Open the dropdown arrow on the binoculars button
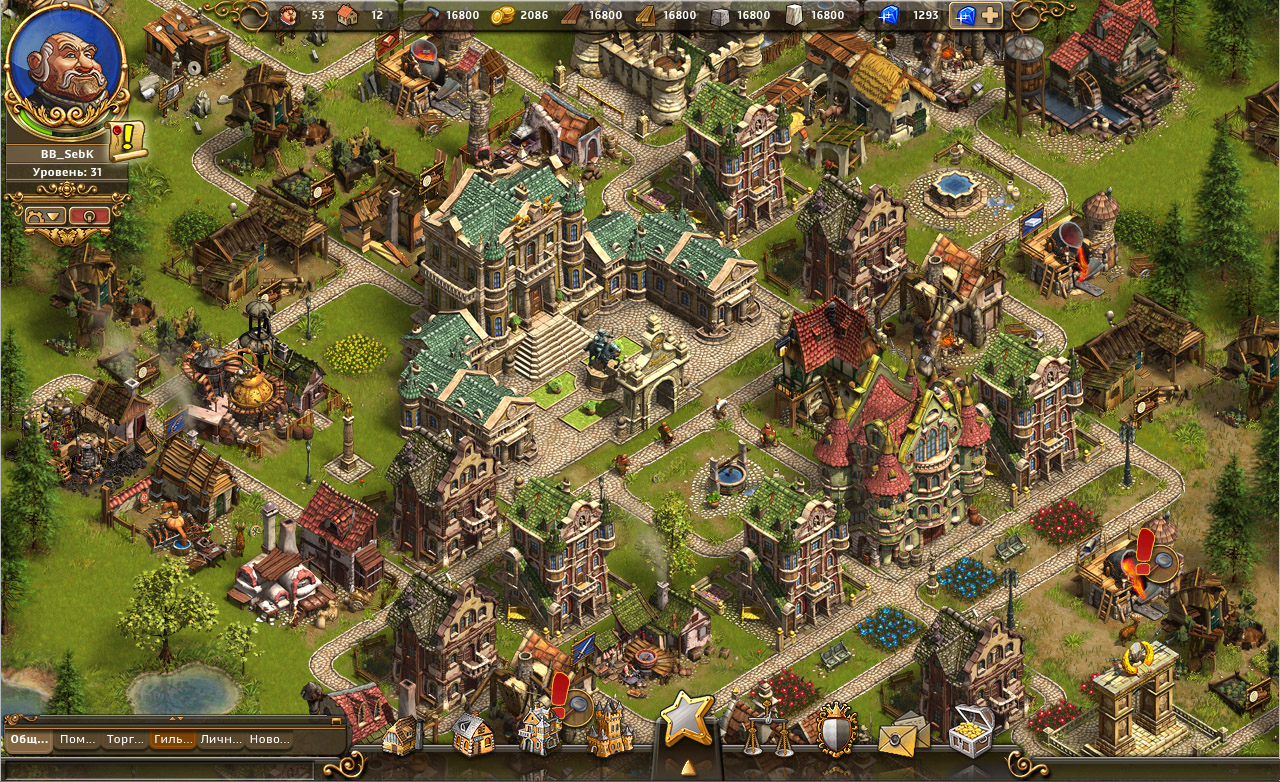 [54, 216]
